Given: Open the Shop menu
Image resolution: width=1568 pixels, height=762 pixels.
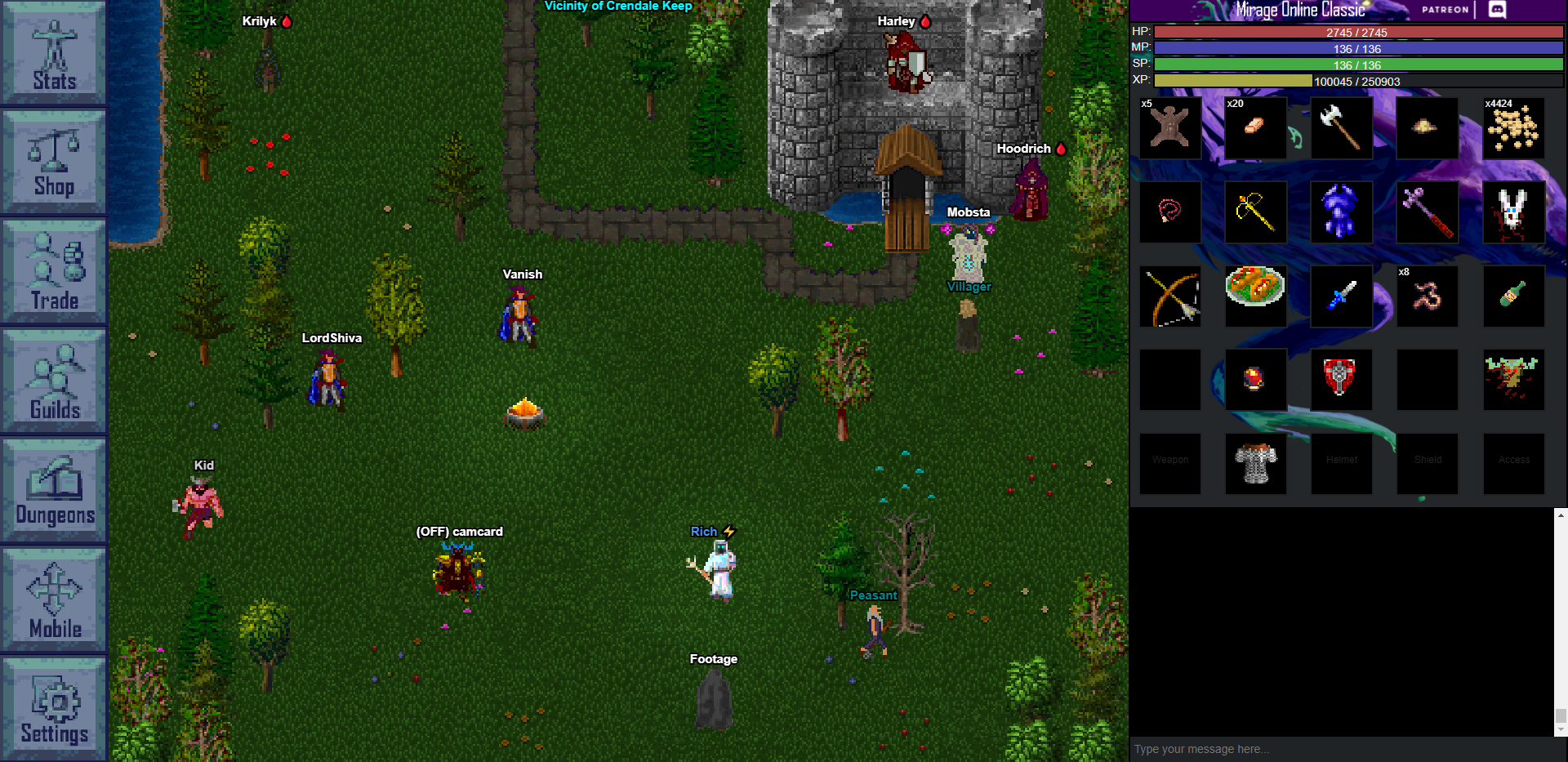Looking at the screenshot, I should pyautogui.click(x=53, y=161).
